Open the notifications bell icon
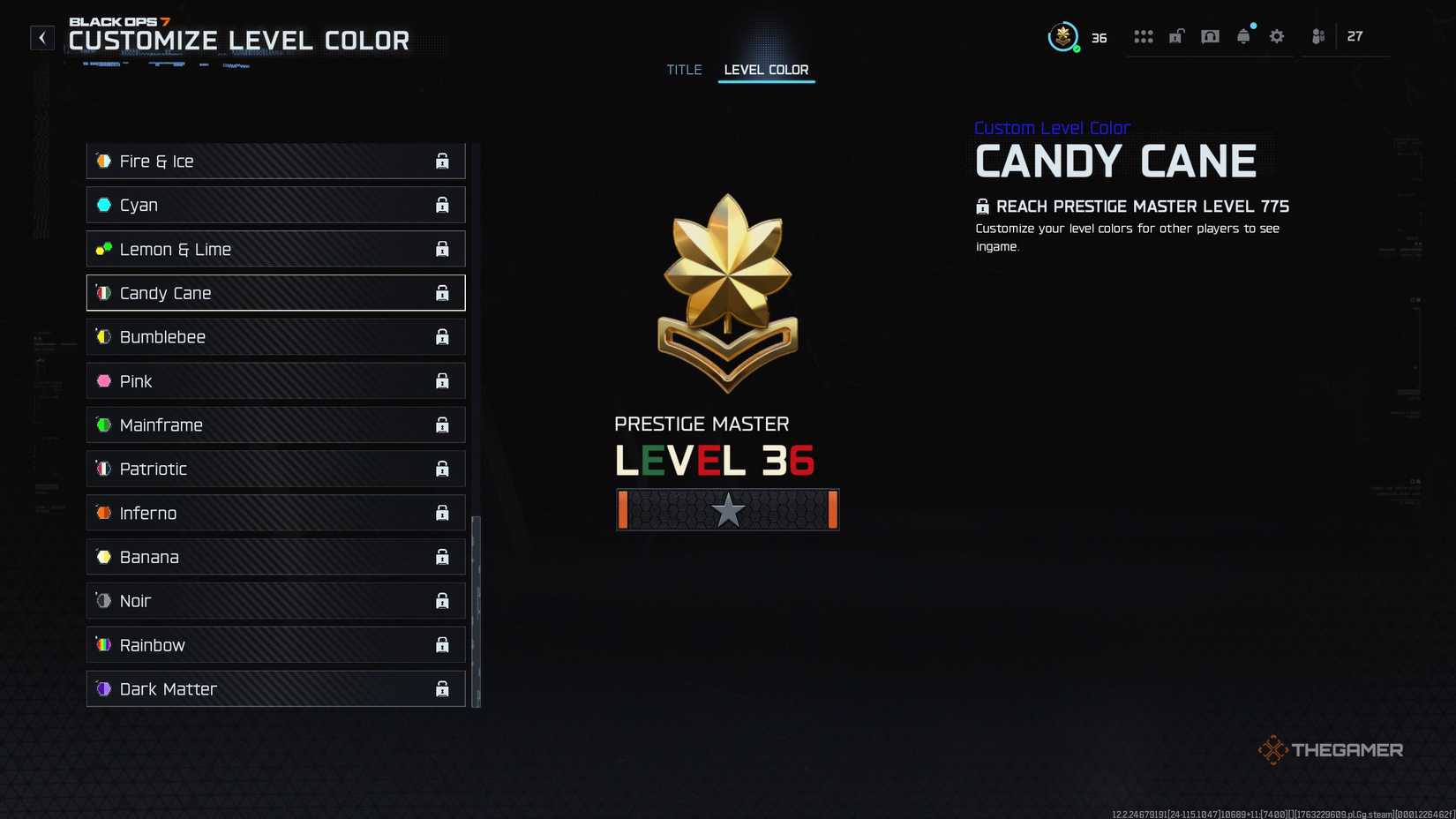 point(1243,36)
